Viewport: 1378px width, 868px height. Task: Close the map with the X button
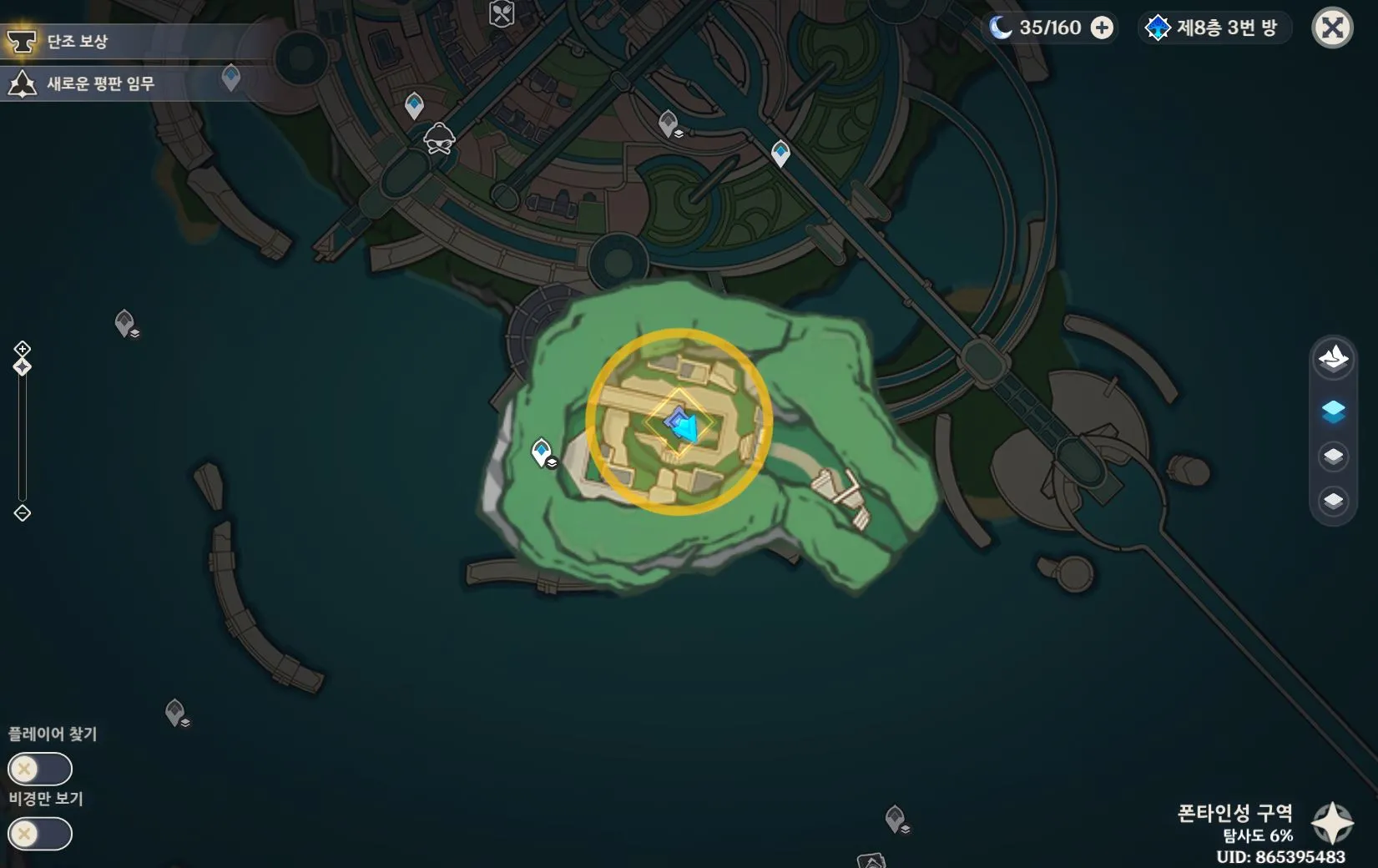1332,28
